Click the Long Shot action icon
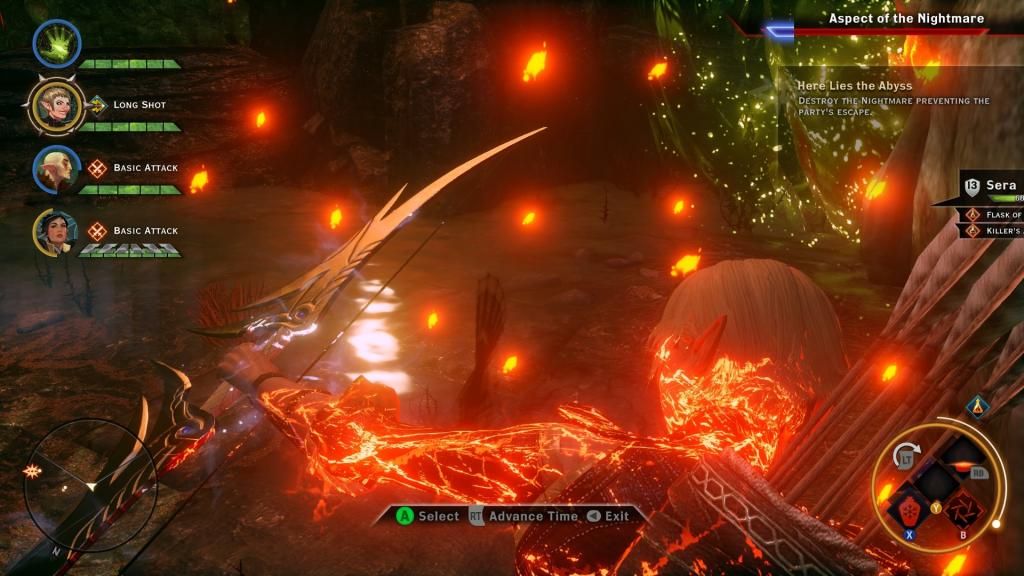 click(x=97, y=104)
